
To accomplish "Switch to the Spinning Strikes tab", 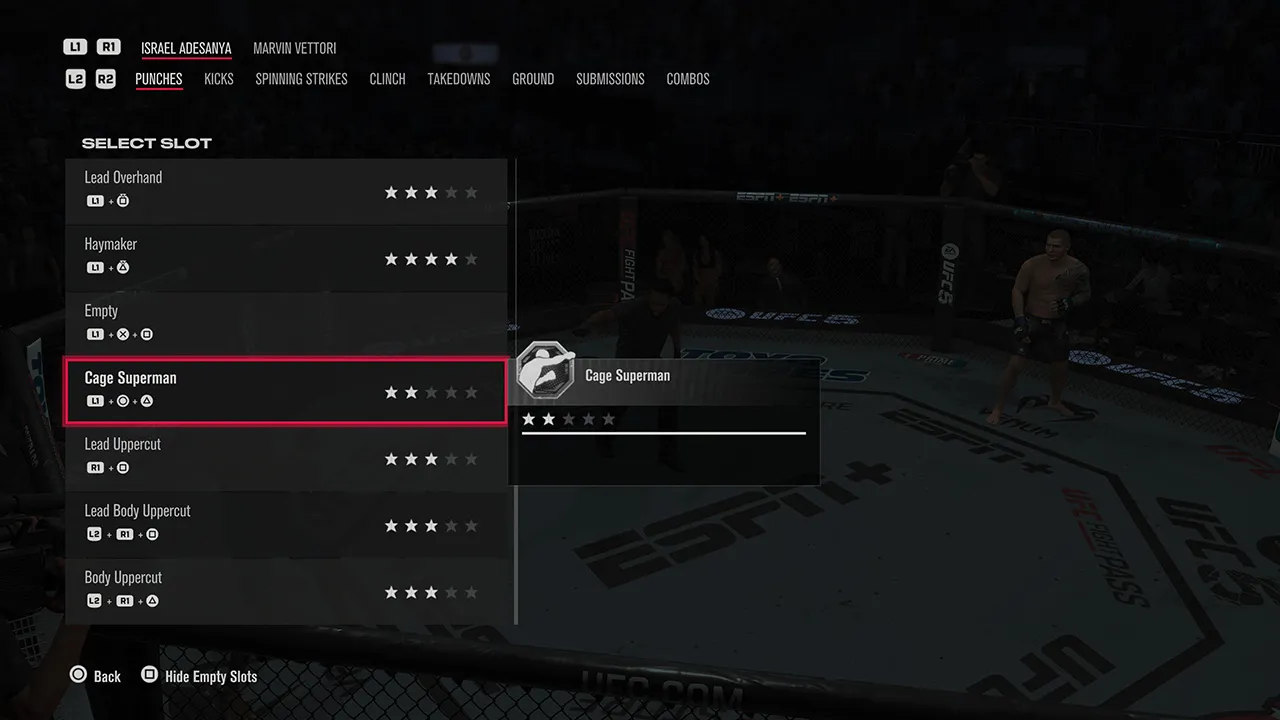I will coord(301,78).
